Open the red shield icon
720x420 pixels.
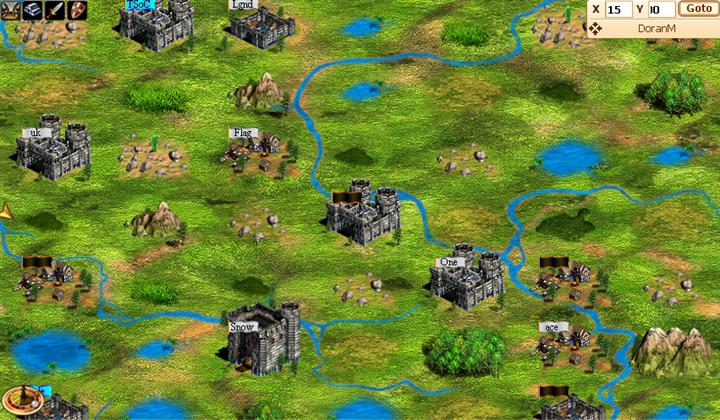click(x=76, y=9)
